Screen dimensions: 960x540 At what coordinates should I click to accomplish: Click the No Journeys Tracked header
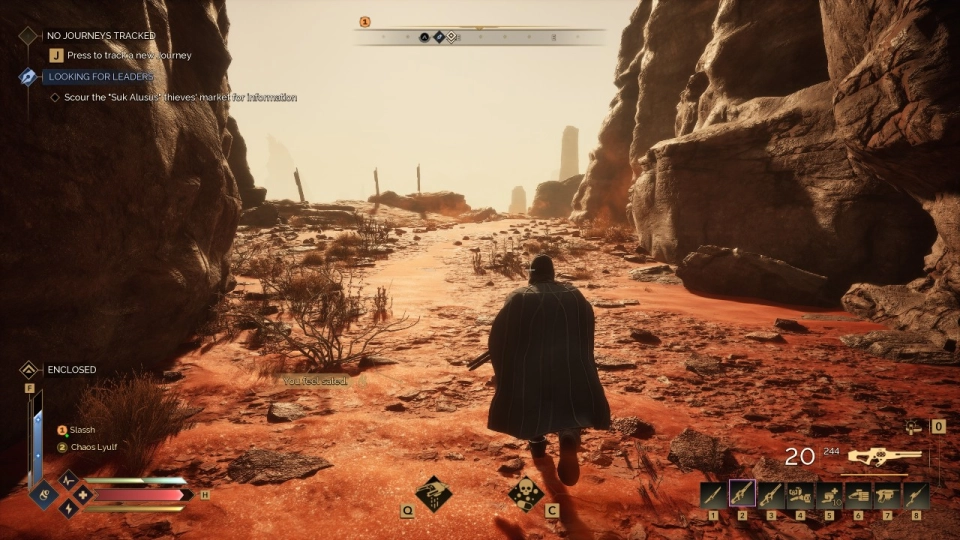(x=101, y=35)
